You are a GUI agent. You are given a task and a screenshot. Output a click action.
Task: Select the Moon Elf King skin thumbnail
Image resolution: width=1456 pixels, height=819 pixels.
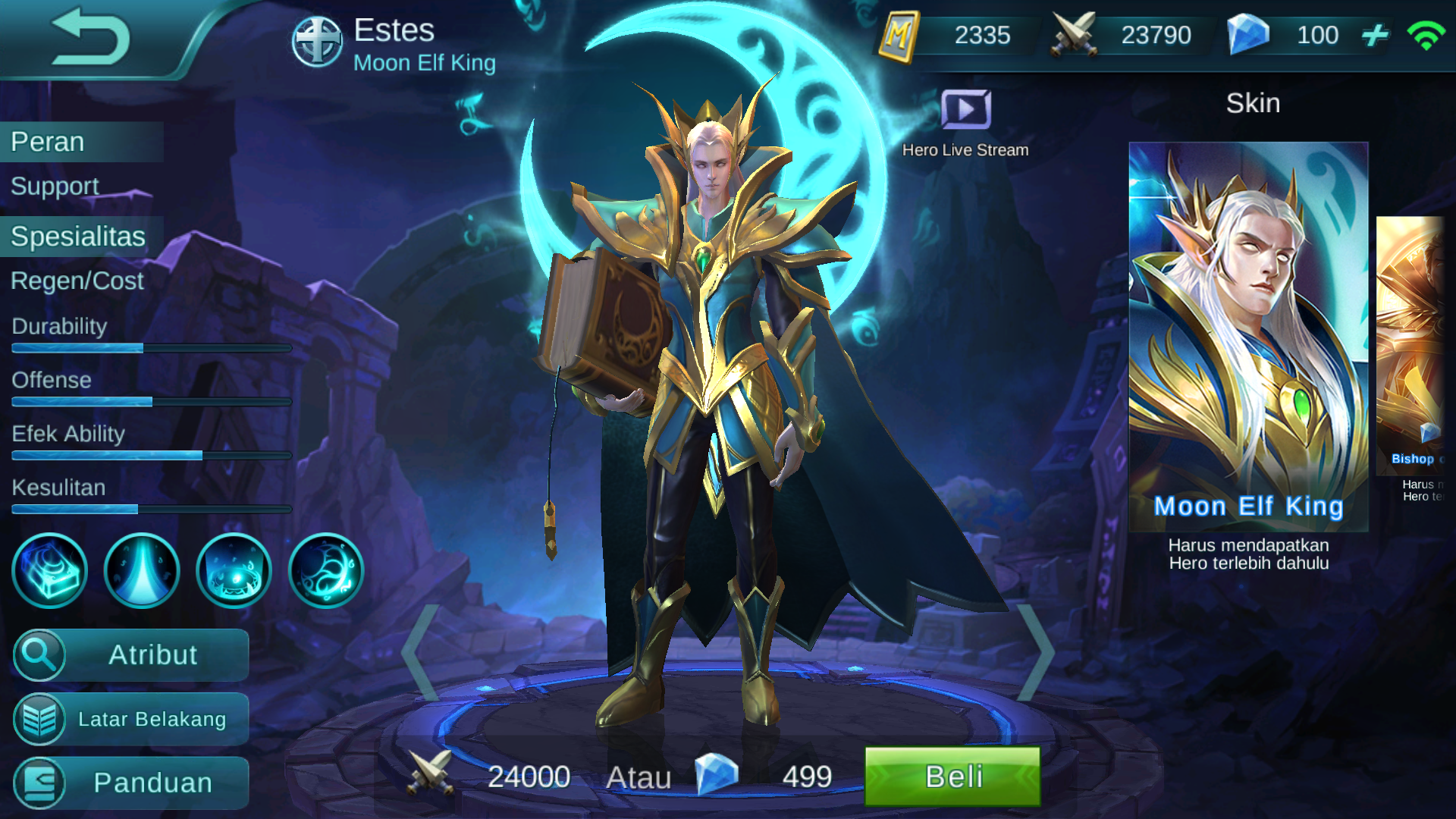(x=1251, y=326)
